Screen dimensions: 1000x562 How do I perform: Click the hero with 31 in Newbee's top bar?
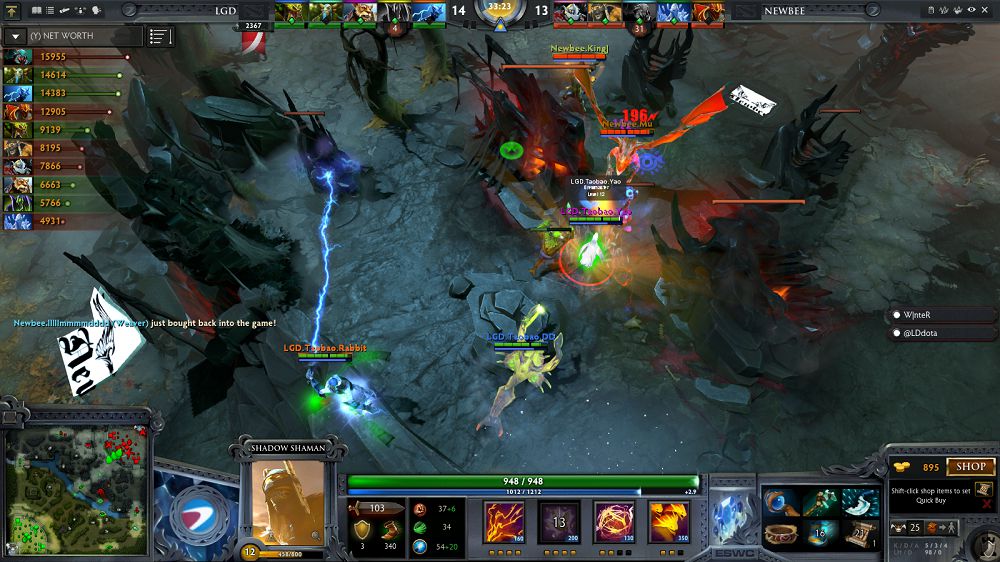638,13
